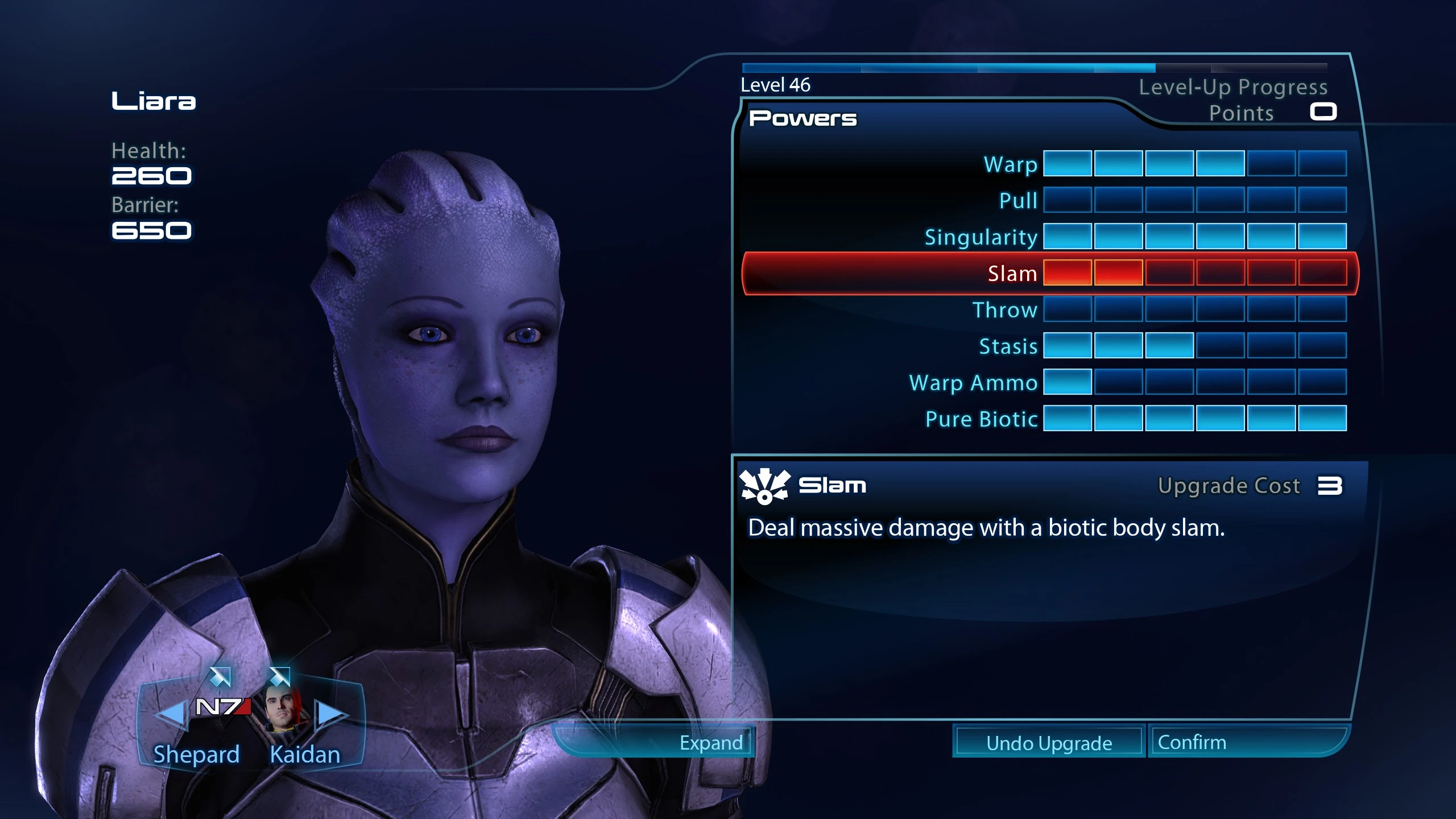Select the Warp power row

tap(1011, 164)
